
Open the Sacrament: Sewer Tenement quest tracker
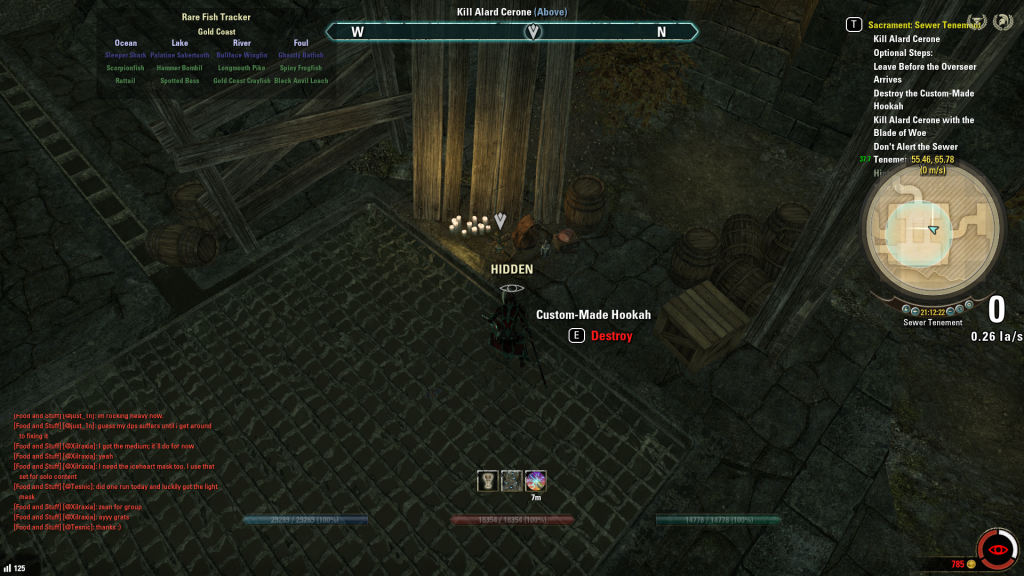pos(924,24)
